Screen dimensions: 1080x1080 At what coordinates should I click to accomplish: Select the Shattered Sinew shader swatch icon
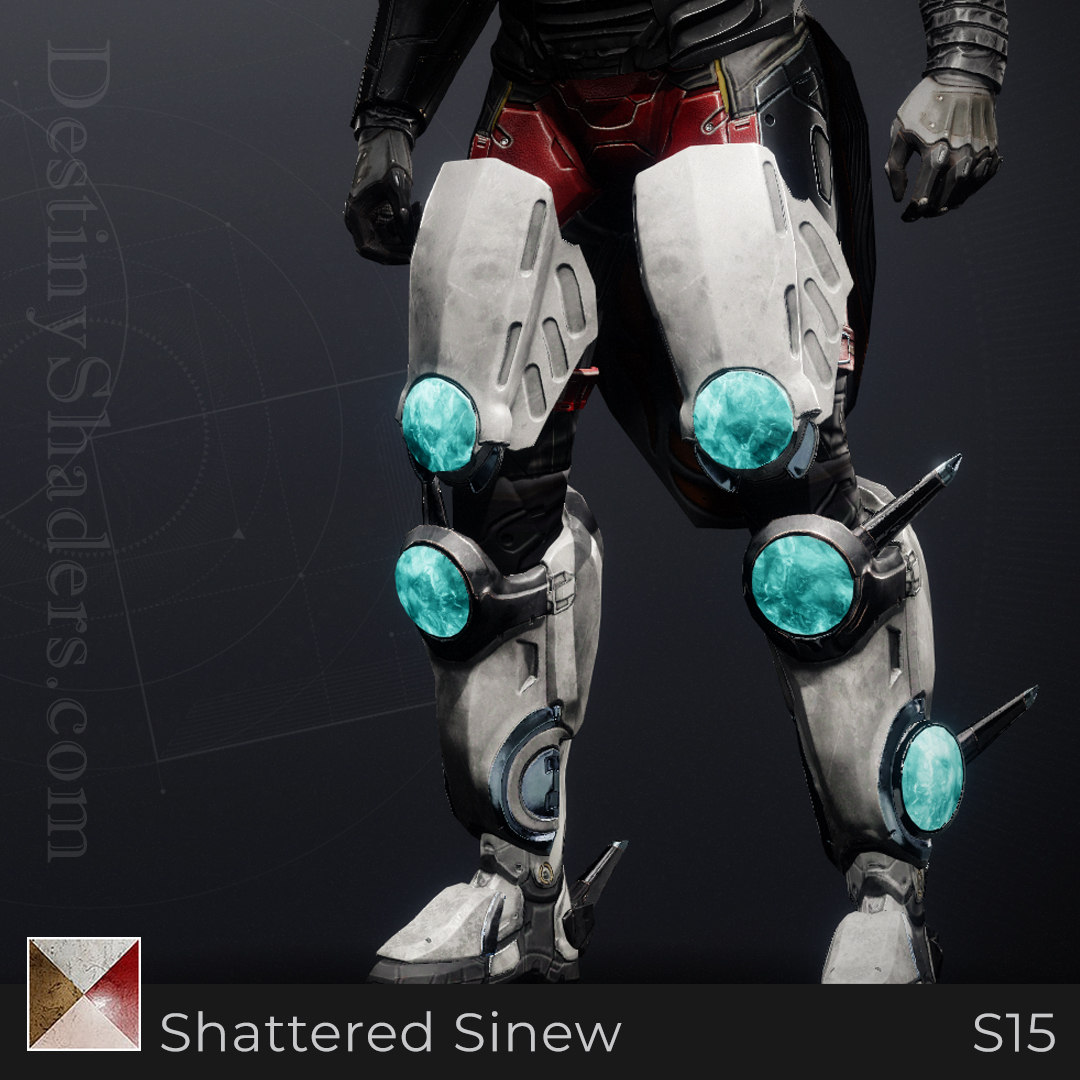tap(84, 994)
